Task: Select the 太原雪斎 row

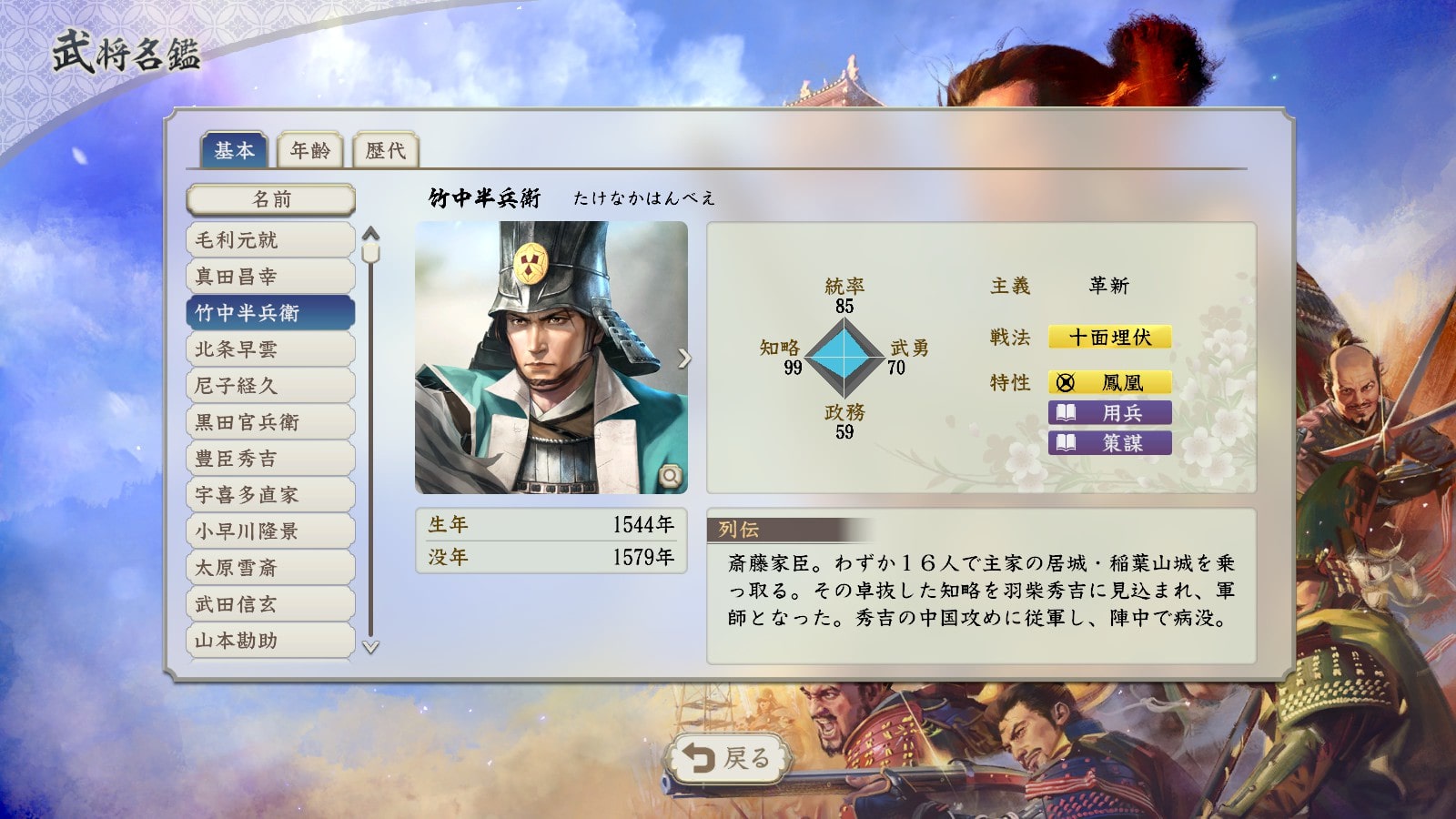Action: [x=270, y=568]
